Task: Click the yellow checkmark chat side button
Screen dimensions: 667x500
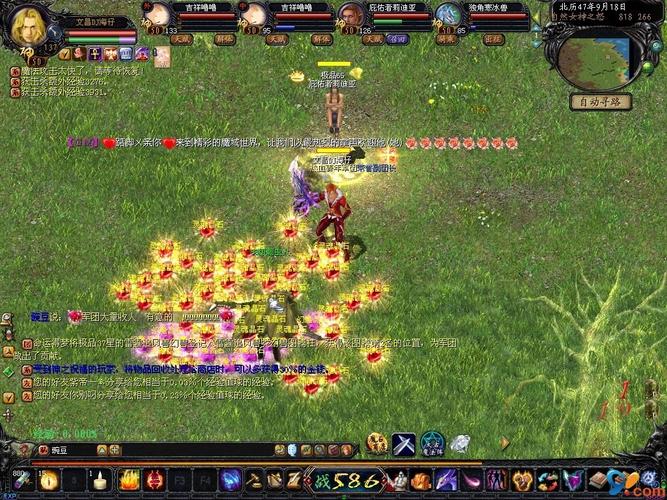Action: pos(9,397)
